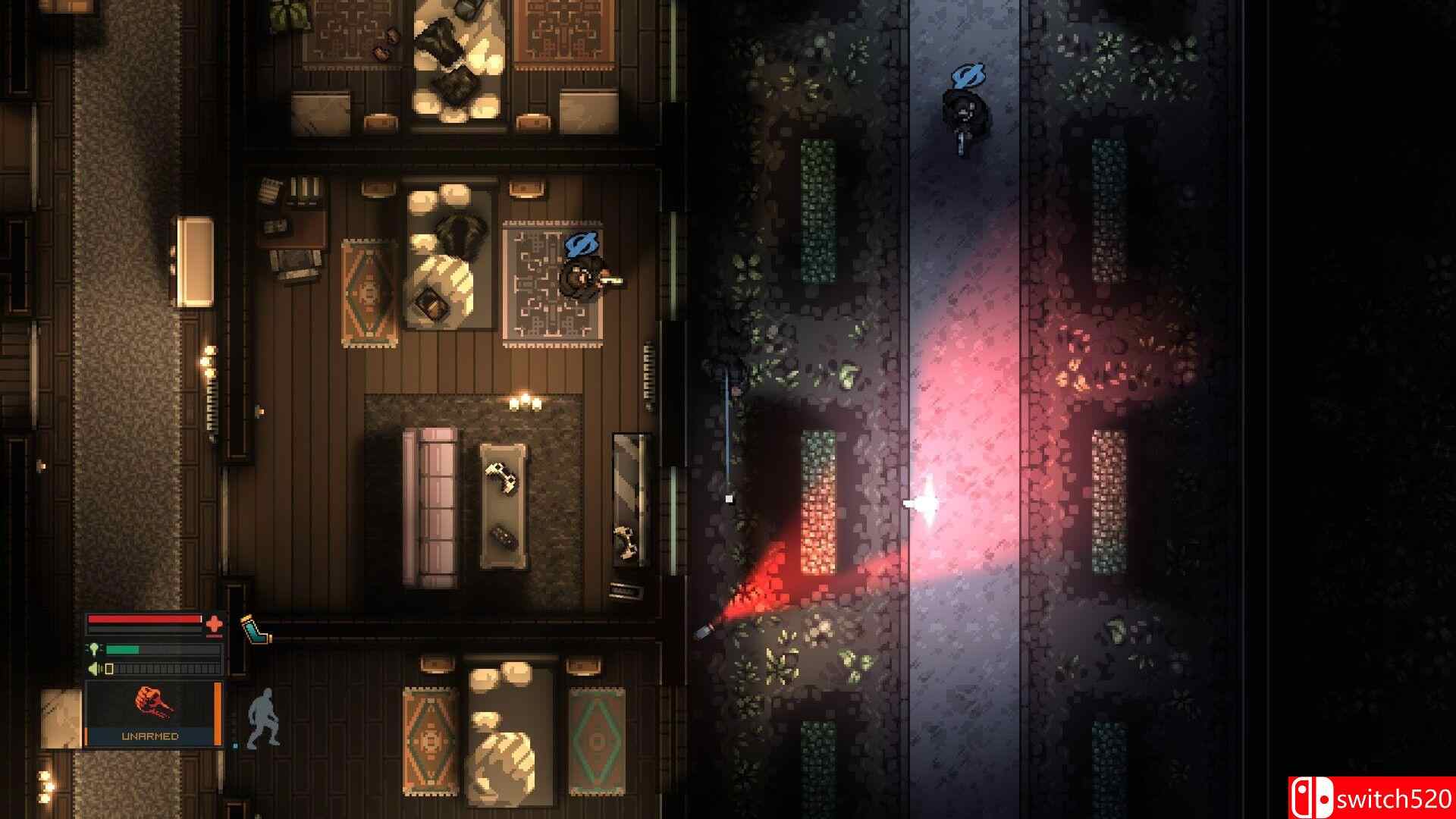This screenshot has height=819, width=1456.
Task: Expand the health status panel
Action: tap(152, 626)
